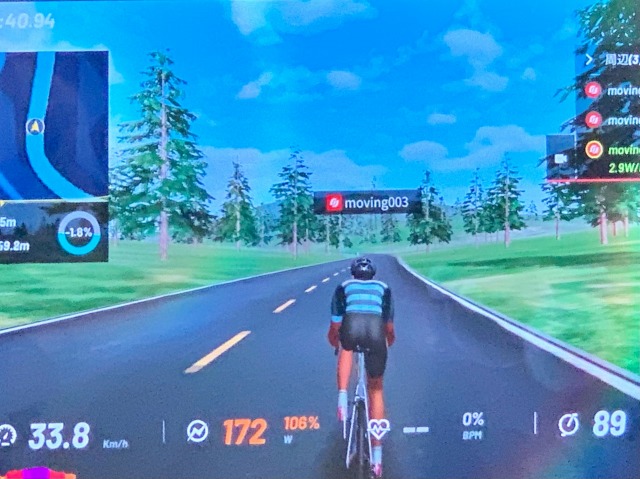Click the moving003 rider name tag
The height and width of the screenshot is (479, 640).
click(x=367, y=203)
